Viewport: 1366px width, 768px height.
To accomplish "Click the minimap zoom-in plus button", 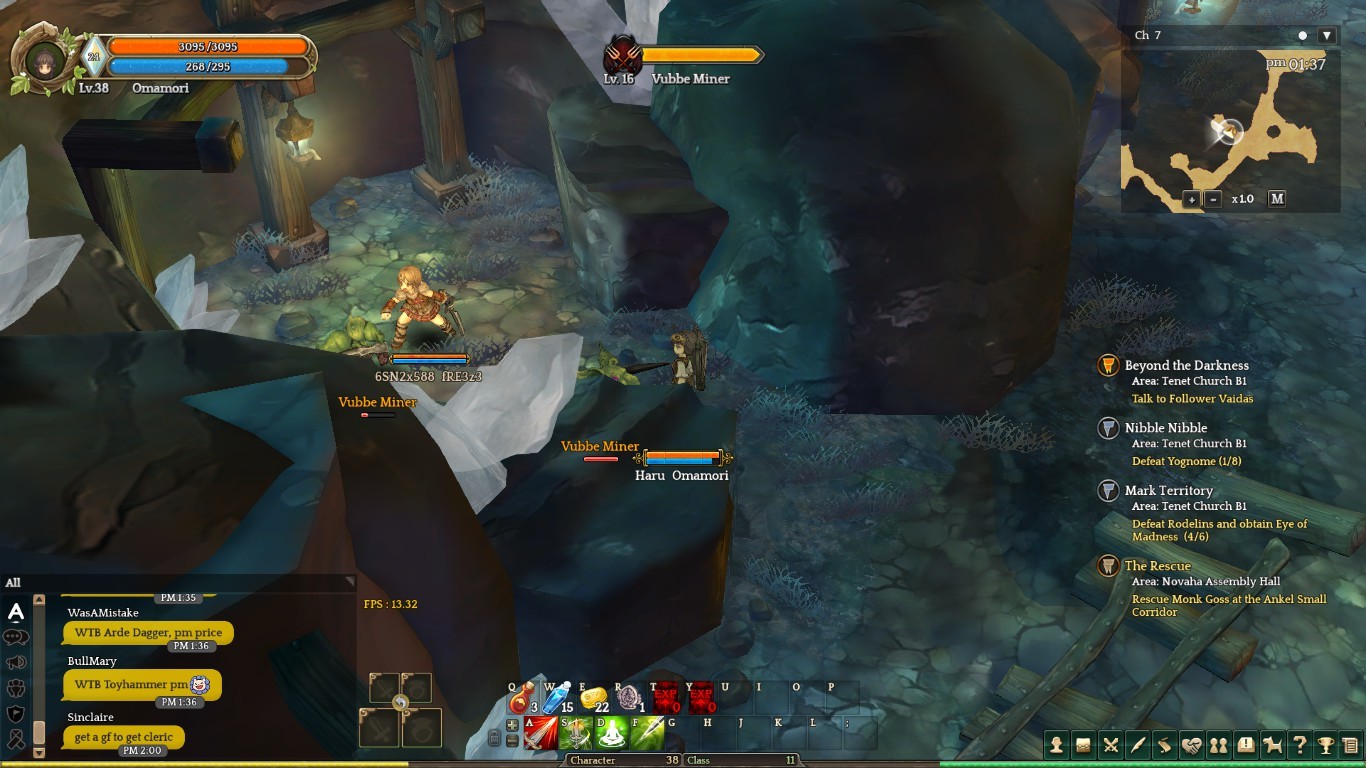I will point(1192,199).
